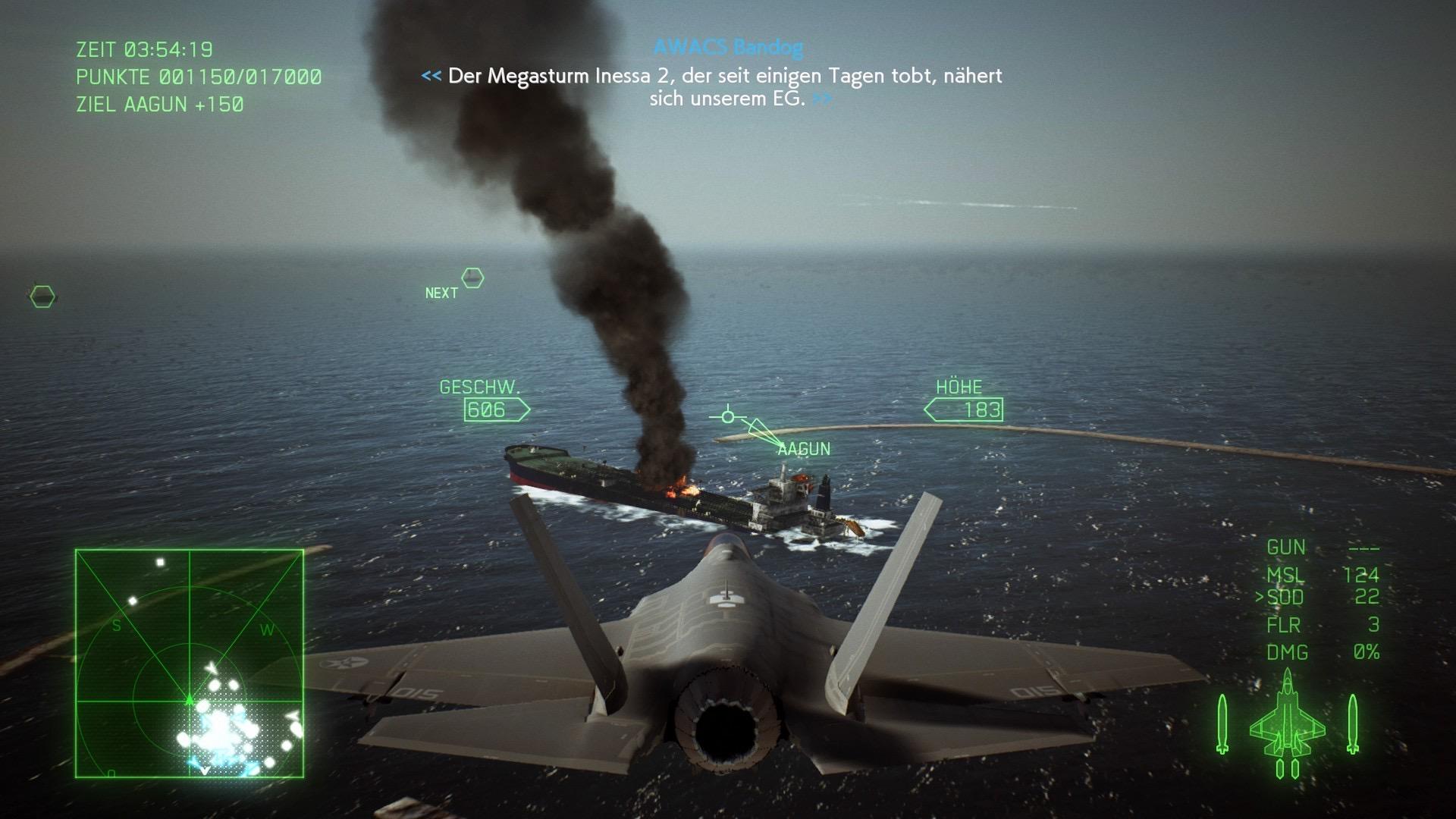Open the radar minimap
Viewport: 1456px width, 819px height.
(x=190, y=664)
